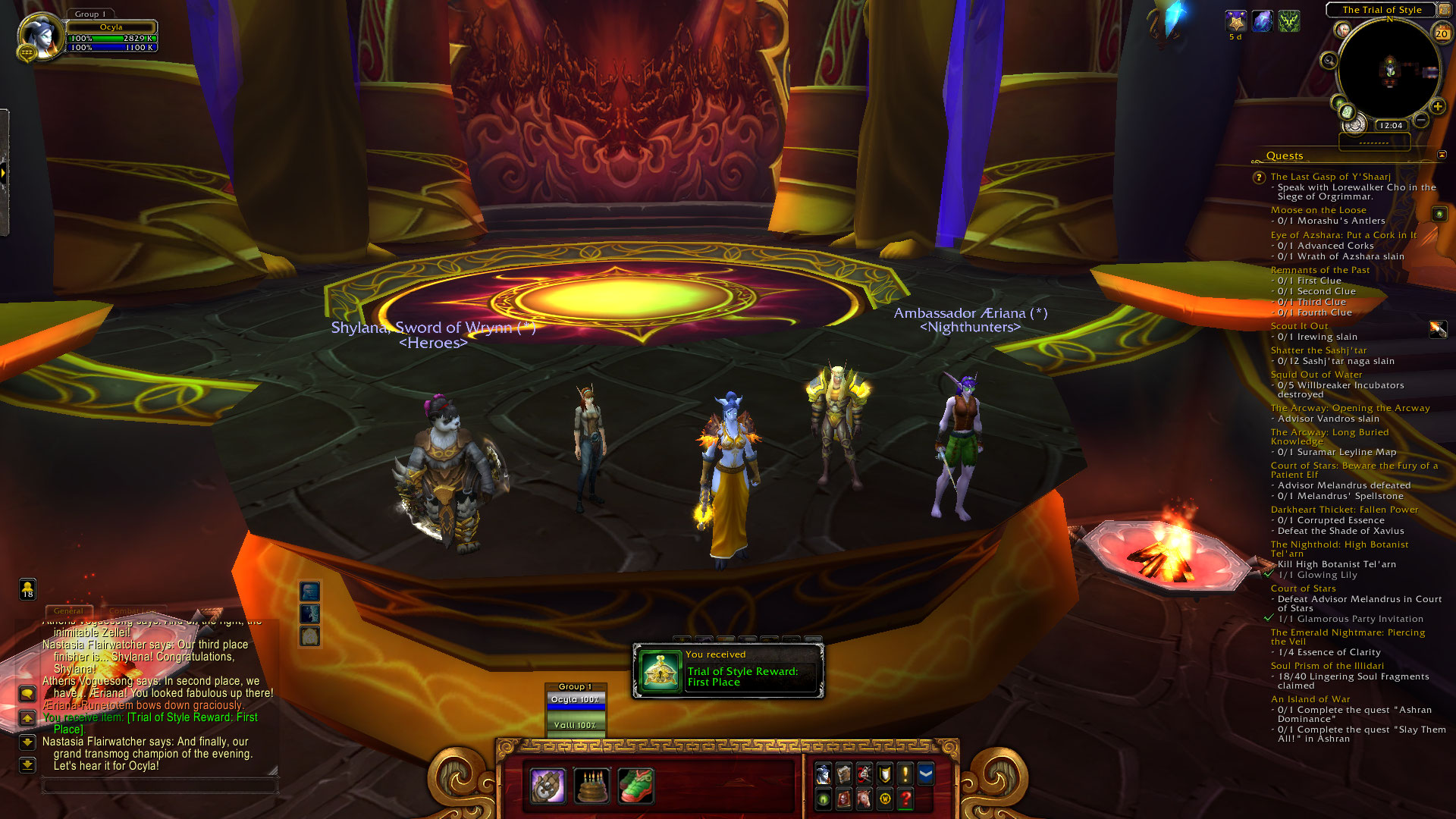Screen dimensions: 1456x819
Task: Click the minimap tracking magnifier button
Action: click(x=1329, y=61)
